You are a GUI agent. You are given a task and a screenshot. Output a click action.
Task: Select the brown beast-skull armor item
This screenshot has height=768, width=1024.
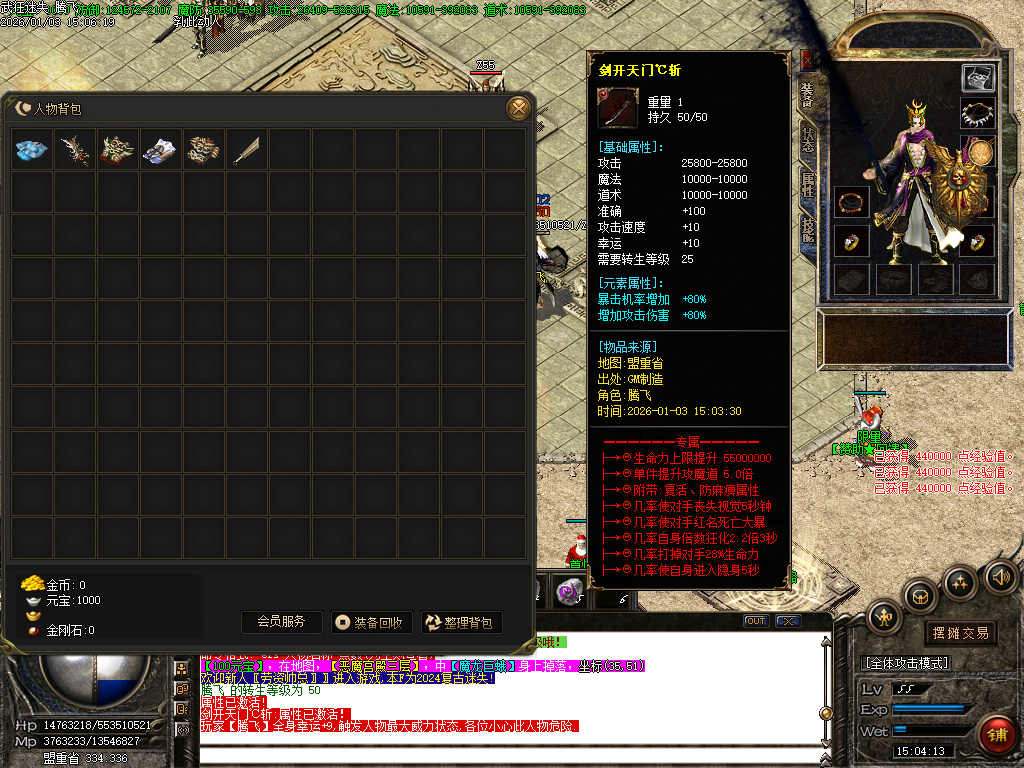click(x=205, y=150)
